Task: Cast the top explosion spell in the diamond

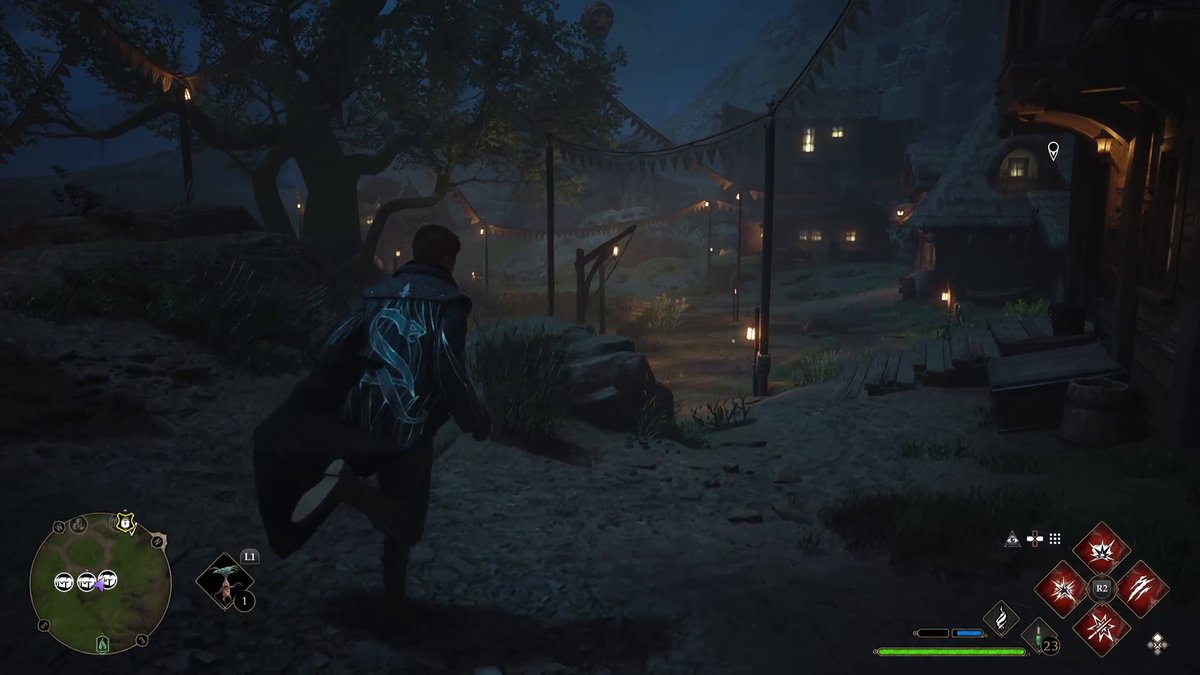Action: tap(1101, 548)
